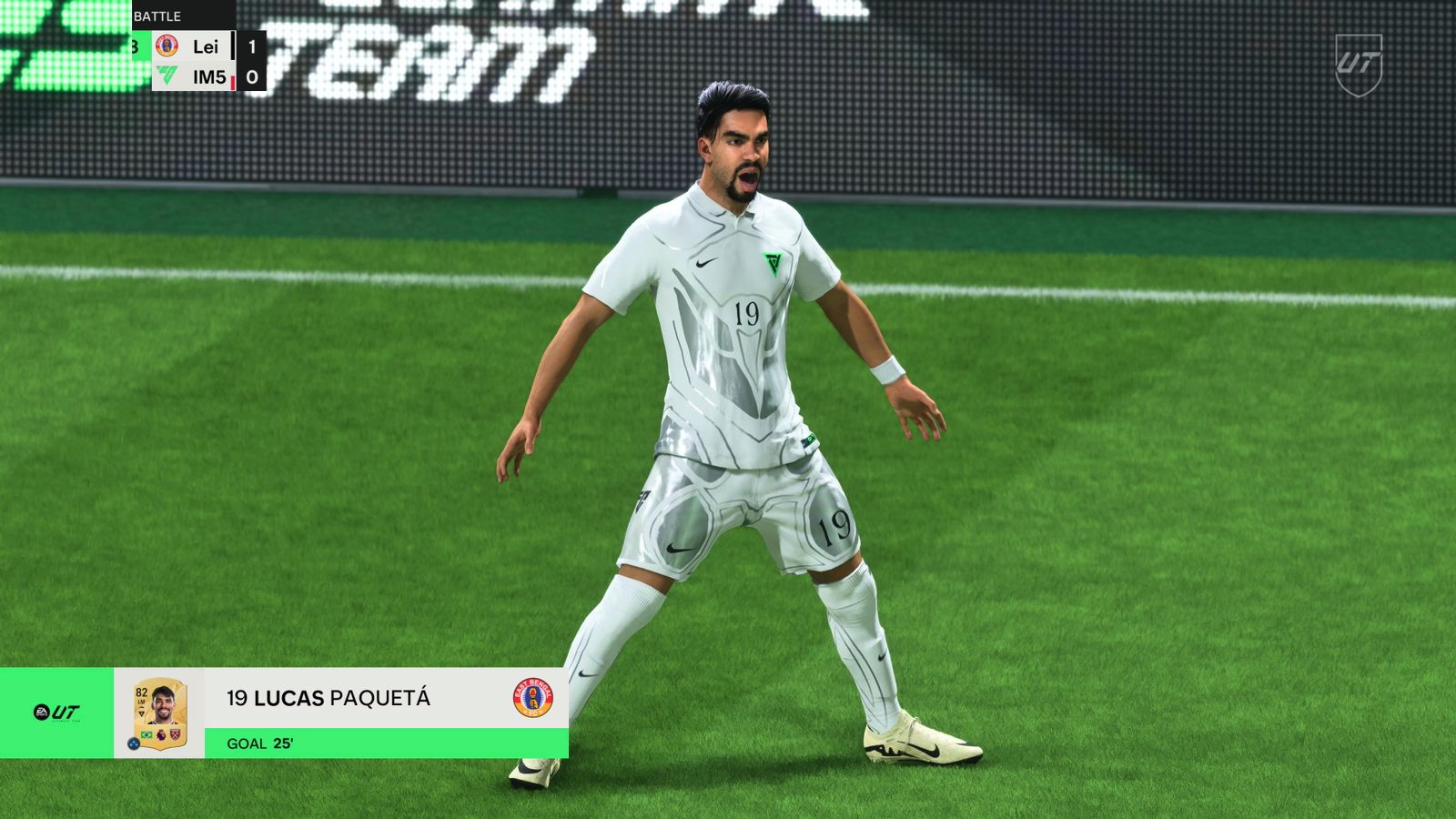Click the green IM5 club logo
This screenshot has height=819, width=1456.
pos(167,75)
